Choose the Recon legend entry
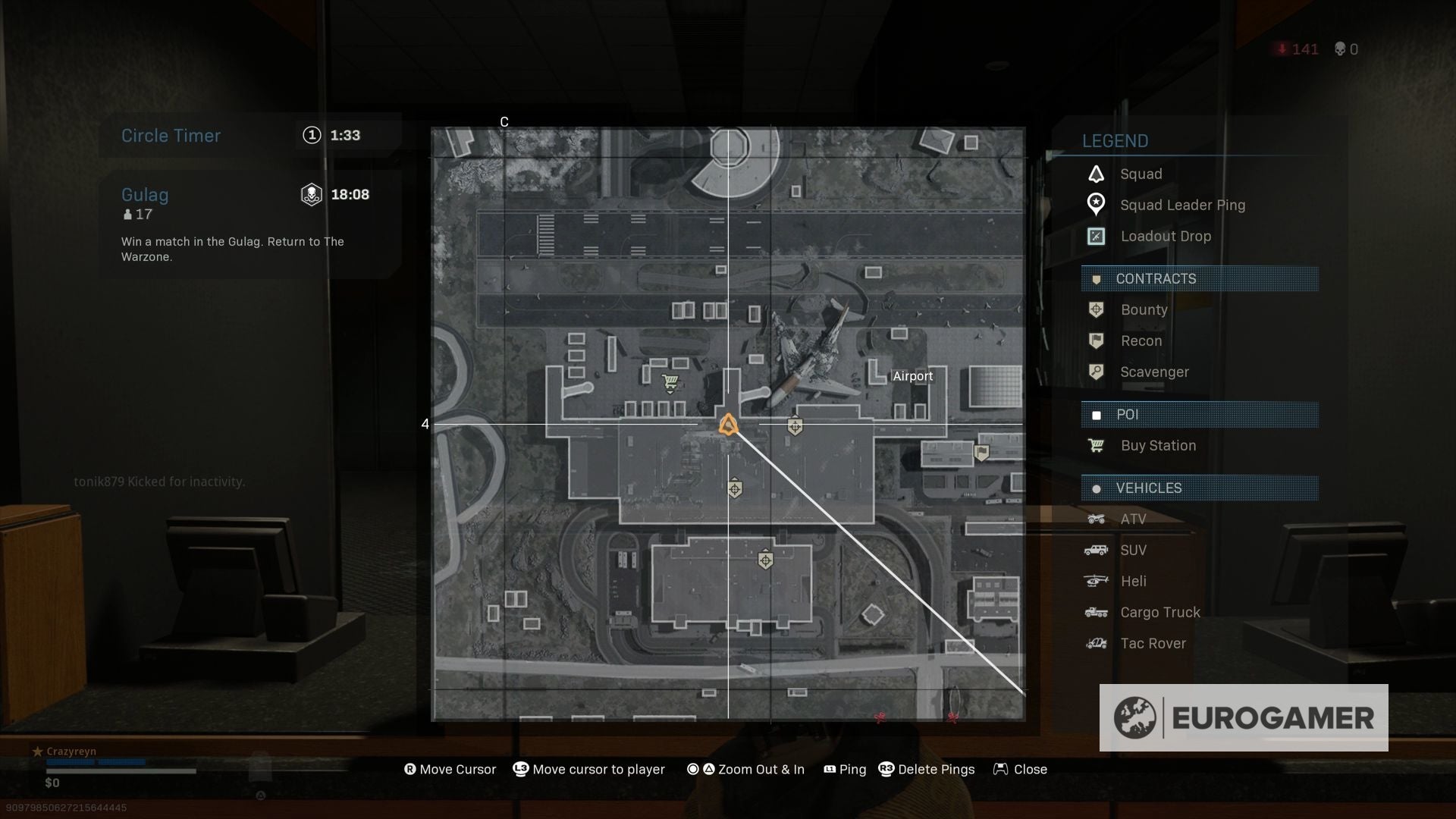Viewport: 1456px width, 819px height. [1141, 341]
